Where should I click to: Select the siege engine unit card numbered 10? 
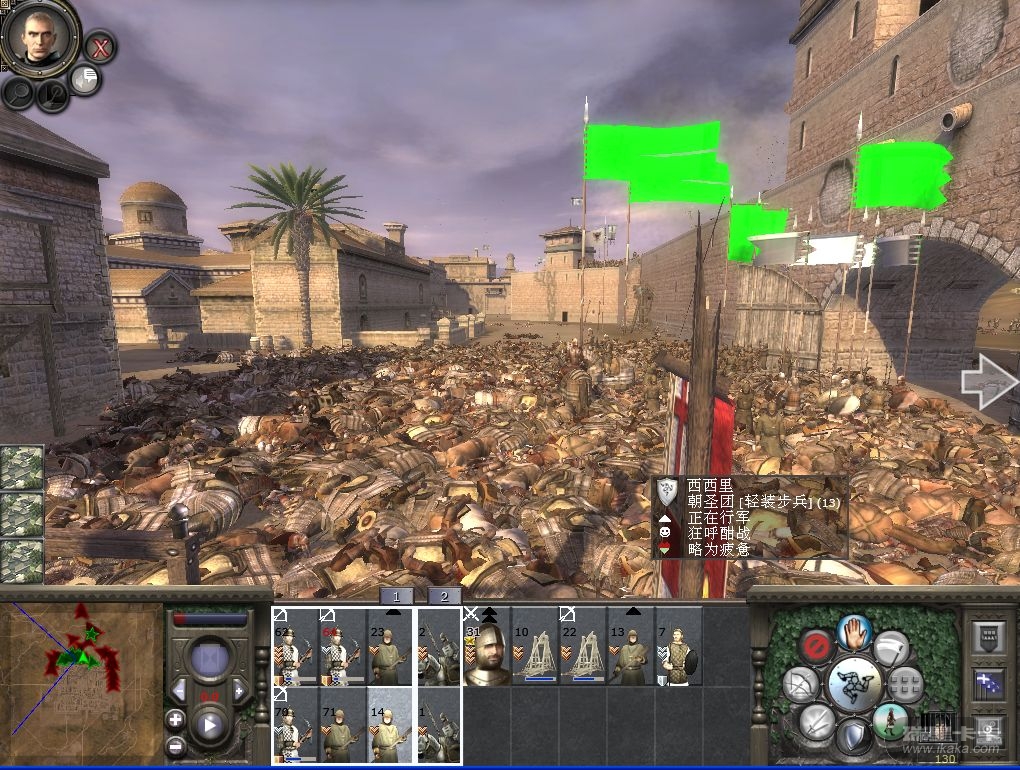535,646
